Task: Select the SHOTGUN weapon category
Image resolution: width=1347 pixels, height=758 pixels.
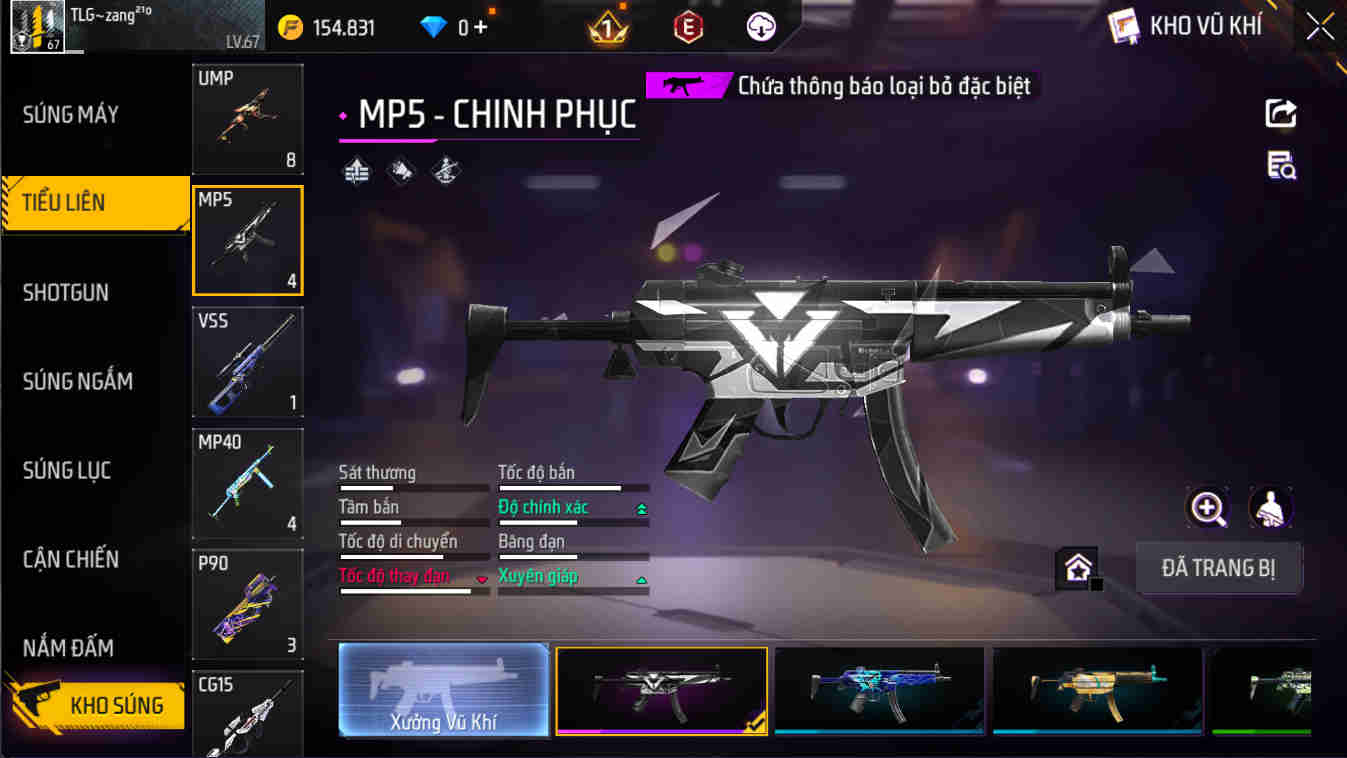Action: click(x=66, y=293)
